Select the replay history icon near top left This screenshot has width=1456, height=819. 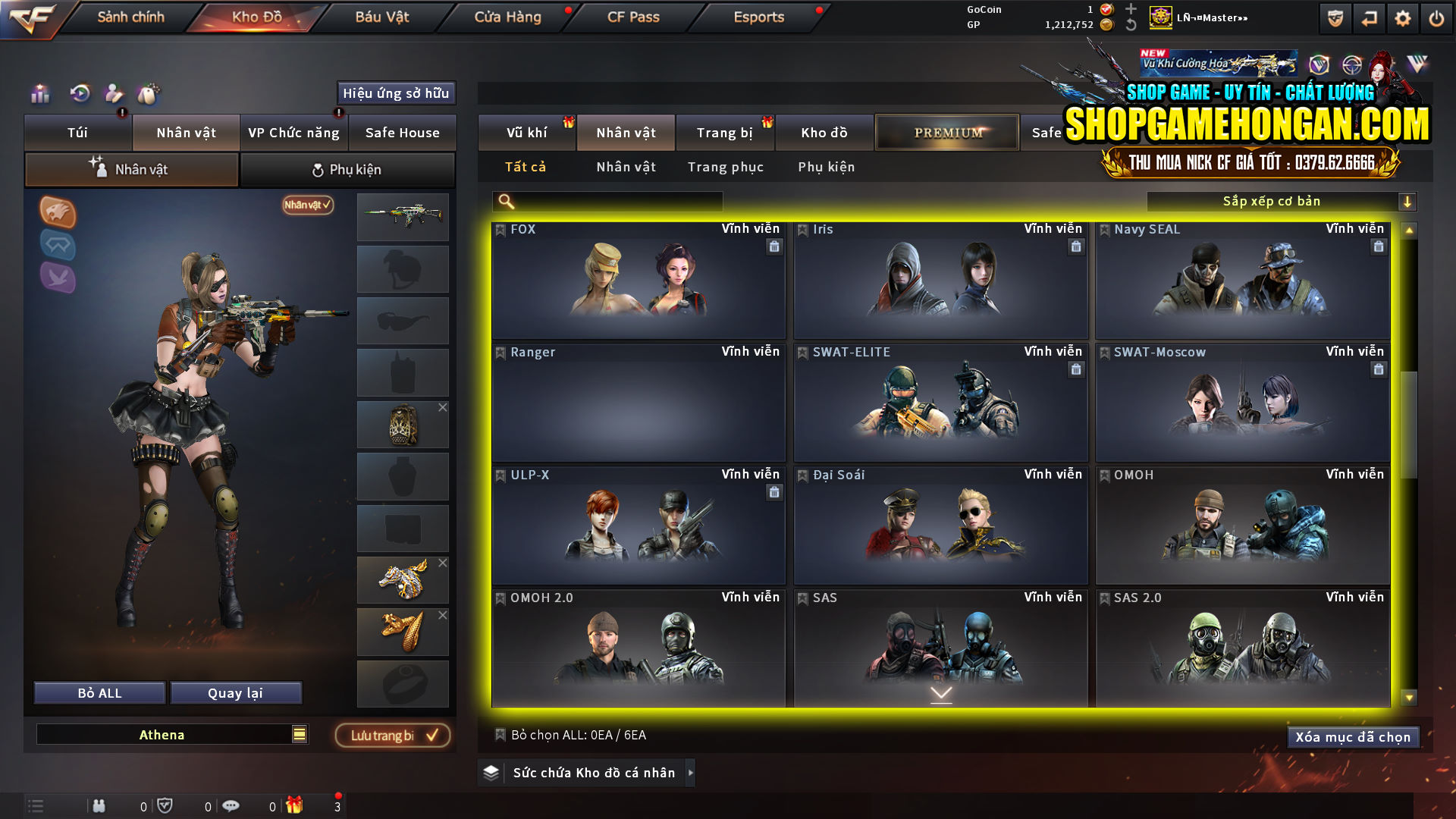pos(79,95)
